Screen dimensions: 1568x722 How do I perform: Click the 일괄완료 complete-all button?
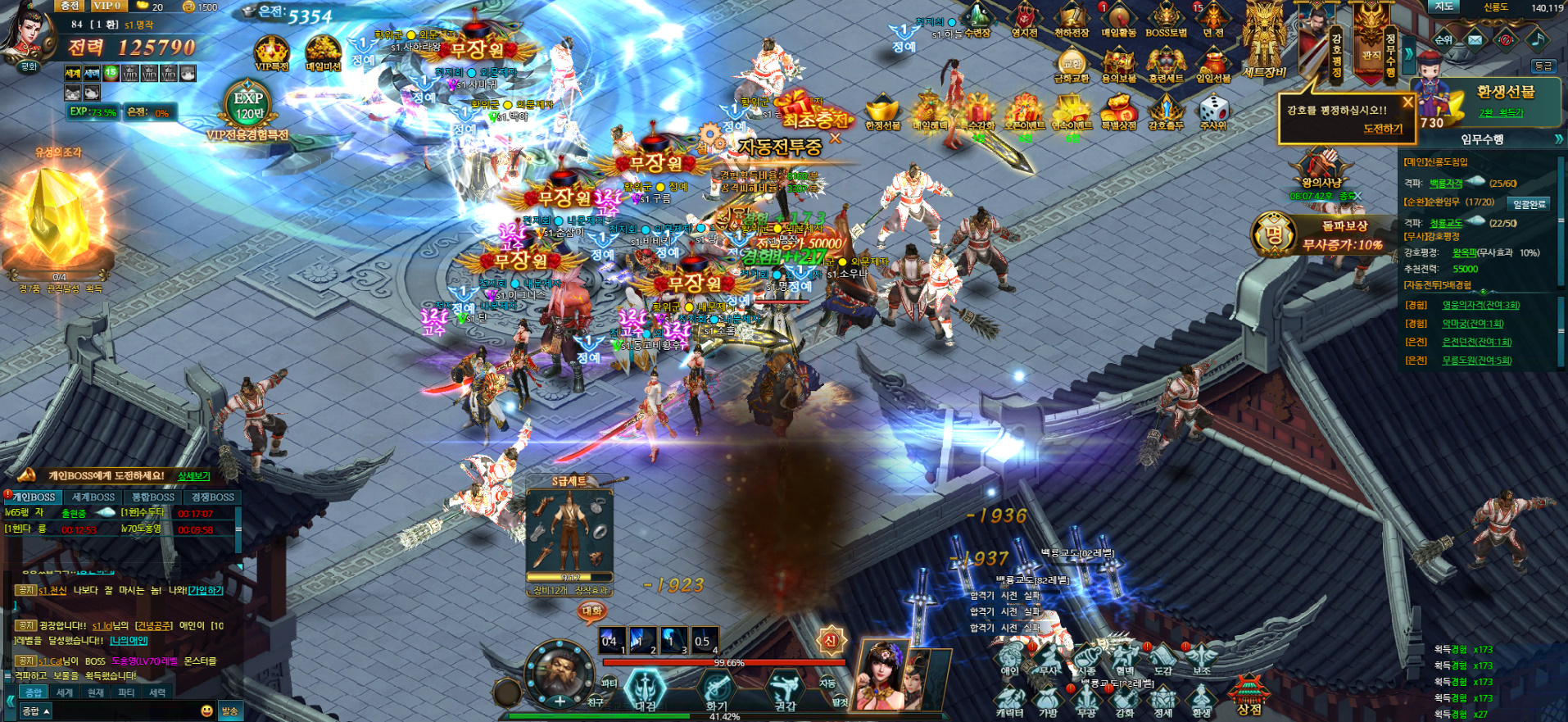point(1529,204)
